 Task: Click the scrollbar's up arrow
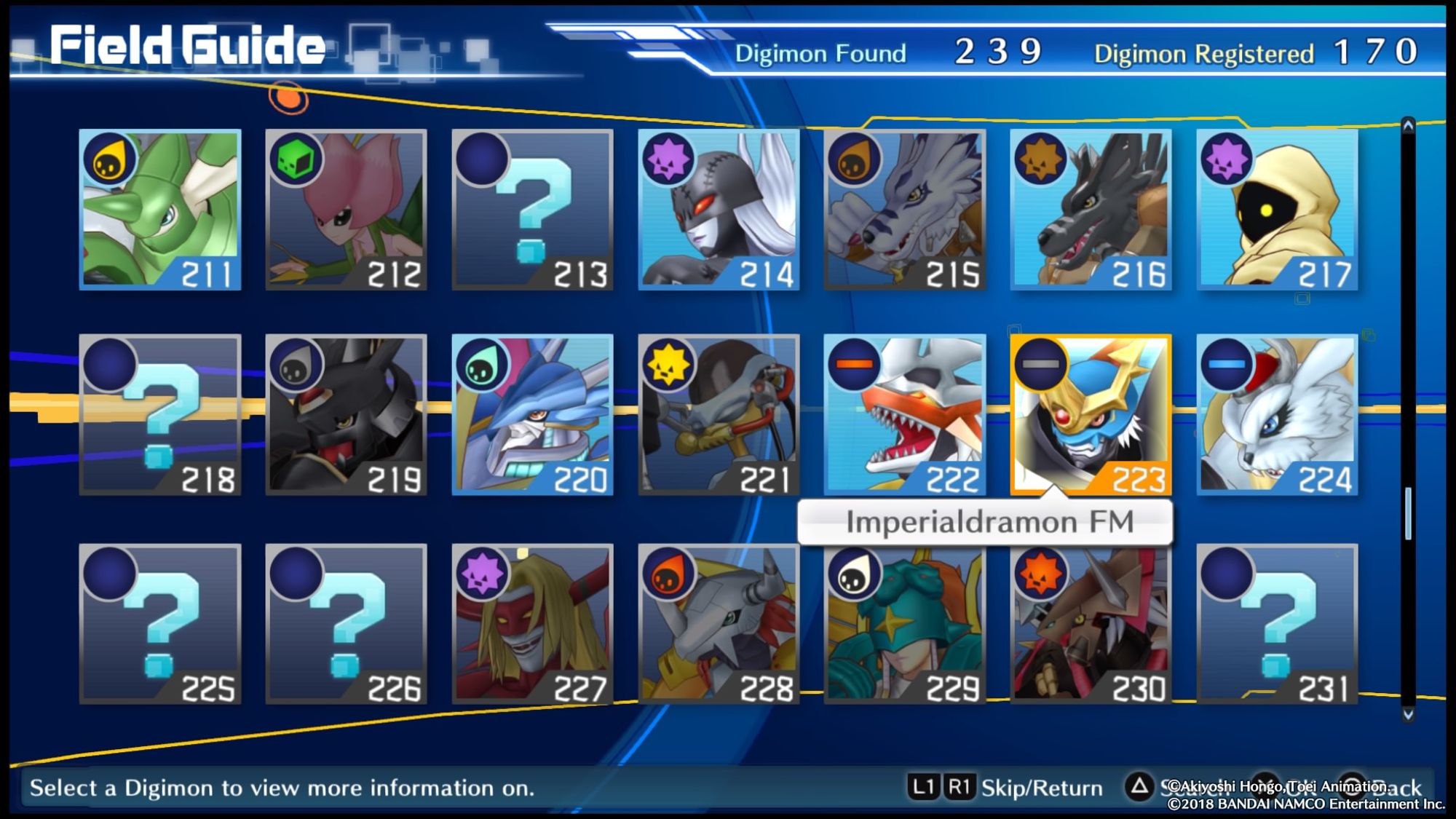click(1408, 126)
